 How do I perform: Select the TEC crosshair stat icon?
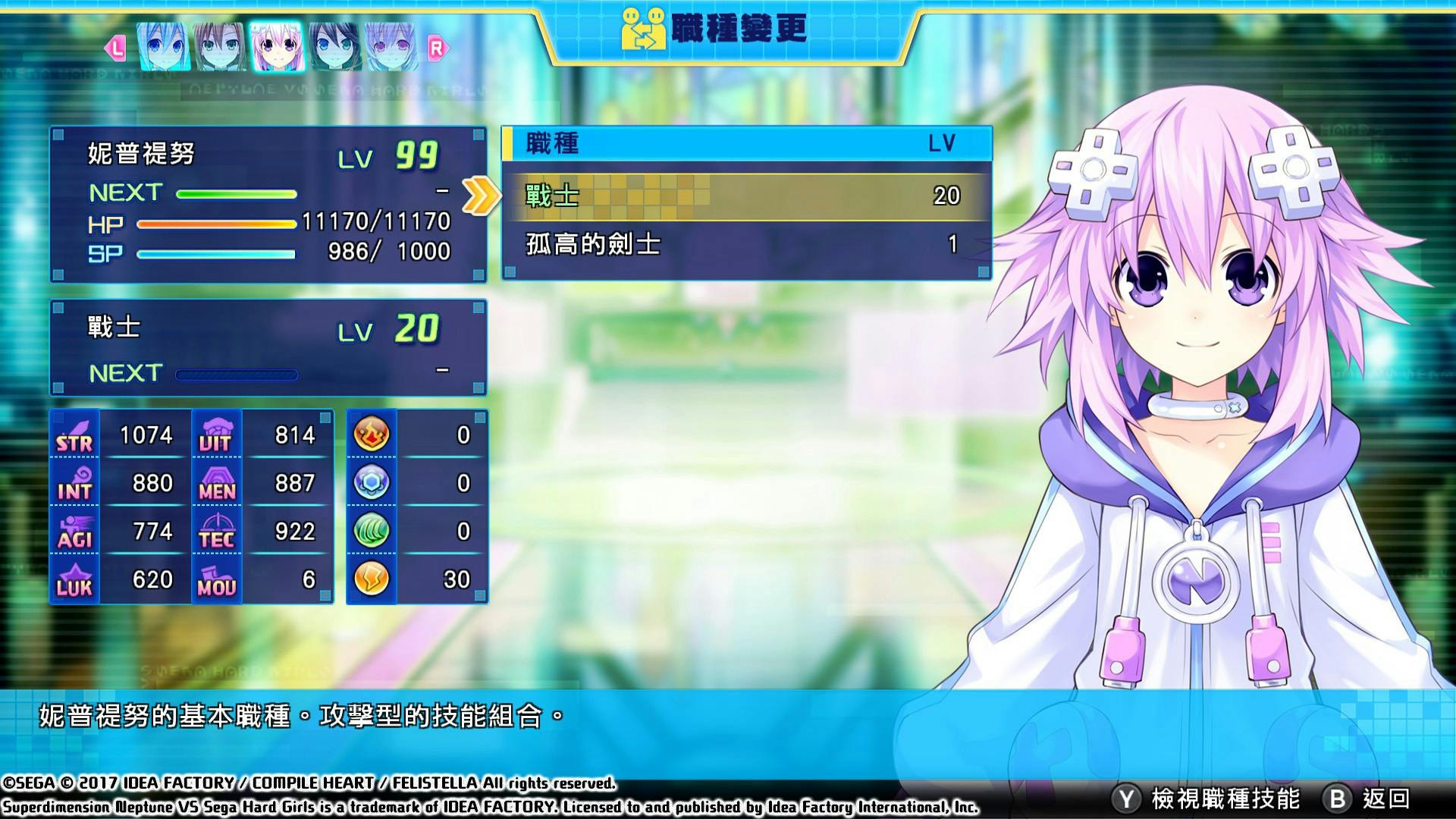pos(218,532)
